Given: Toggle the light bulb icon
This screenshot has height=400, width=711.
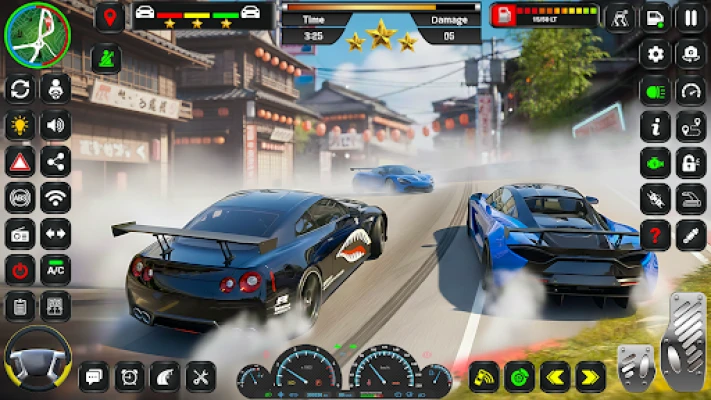Looking at the screenshot, I should pyautogui.click(x=19, y=125).
